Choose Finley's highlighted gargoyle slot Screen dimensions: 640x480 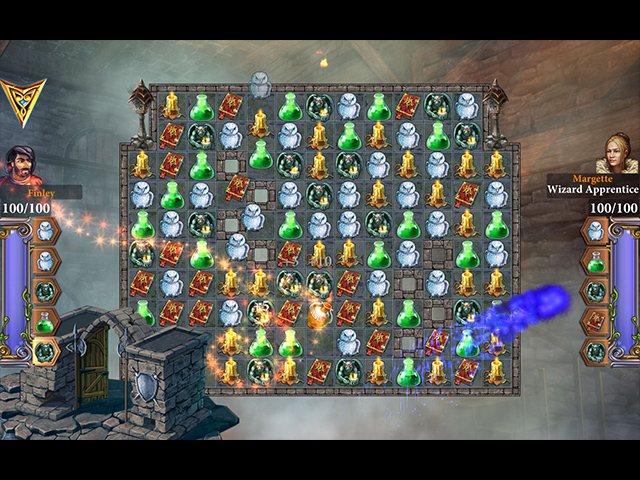coord(45,351)
